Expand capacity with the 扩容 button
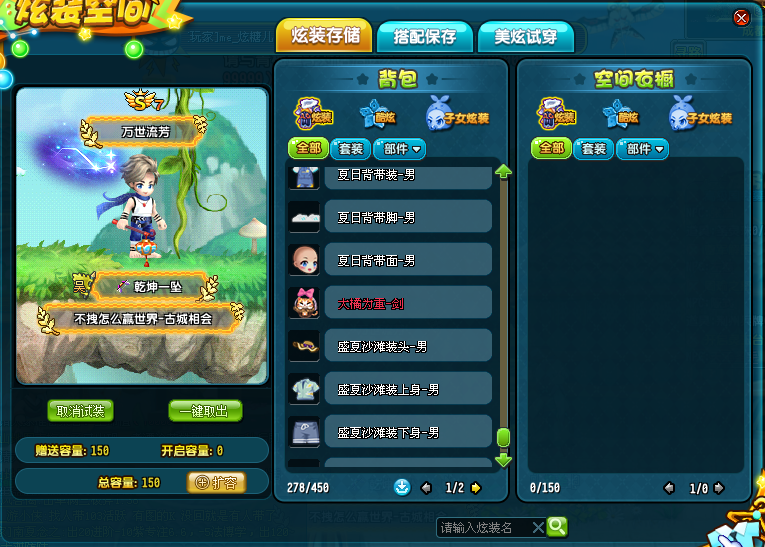 tap(215, 482)
